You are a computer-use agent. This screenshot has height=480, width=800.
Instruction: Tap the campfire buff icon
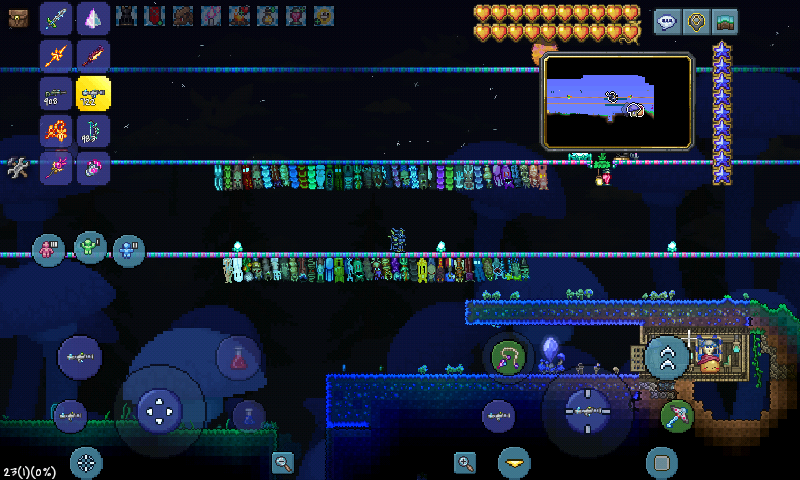(239, 15)
